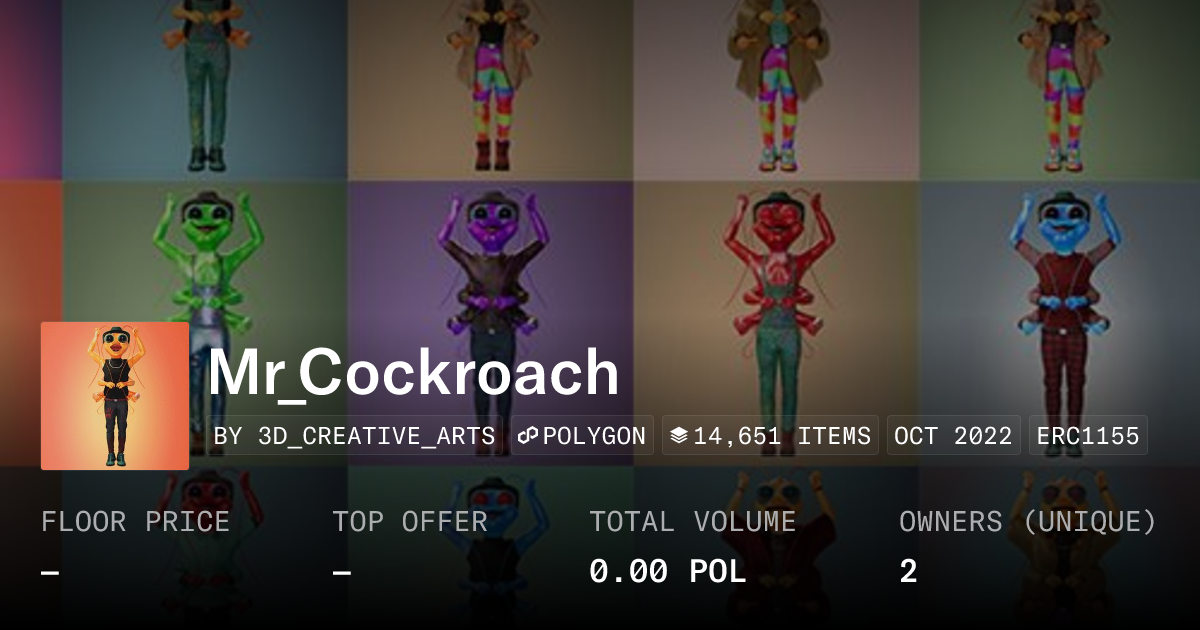Select the Polygon chain badge
The image size is (1200, 630).
tap(582, 436)
